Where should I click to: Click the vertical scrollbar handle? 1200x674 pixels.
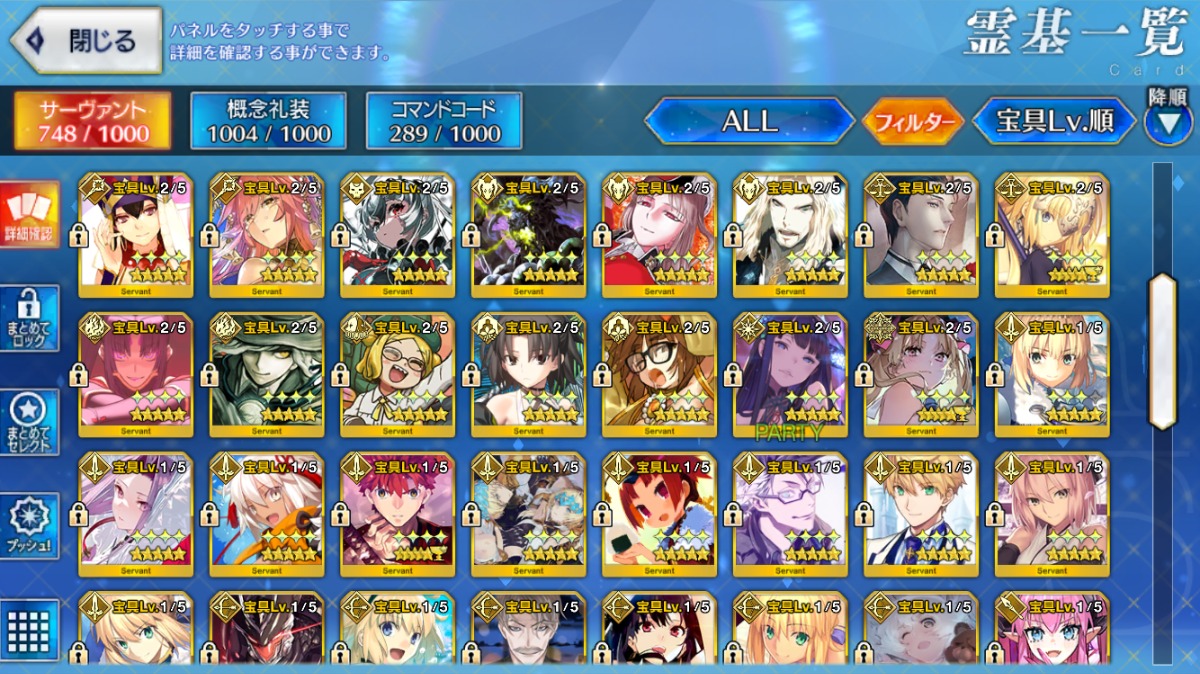1163,350
